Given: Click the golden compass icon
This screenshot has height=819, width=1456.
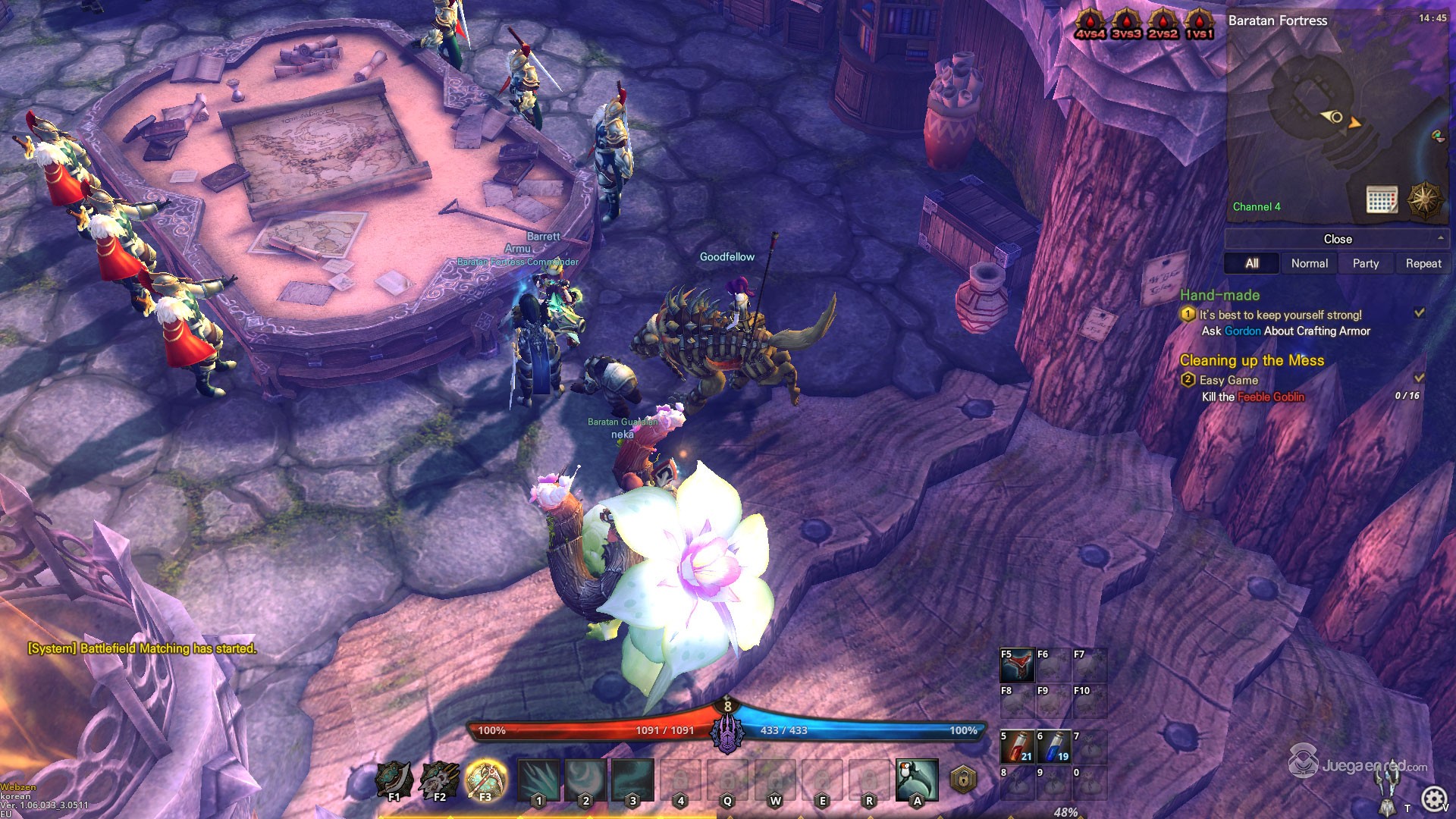Looking at the screenshot, I should pos(1424,199).
